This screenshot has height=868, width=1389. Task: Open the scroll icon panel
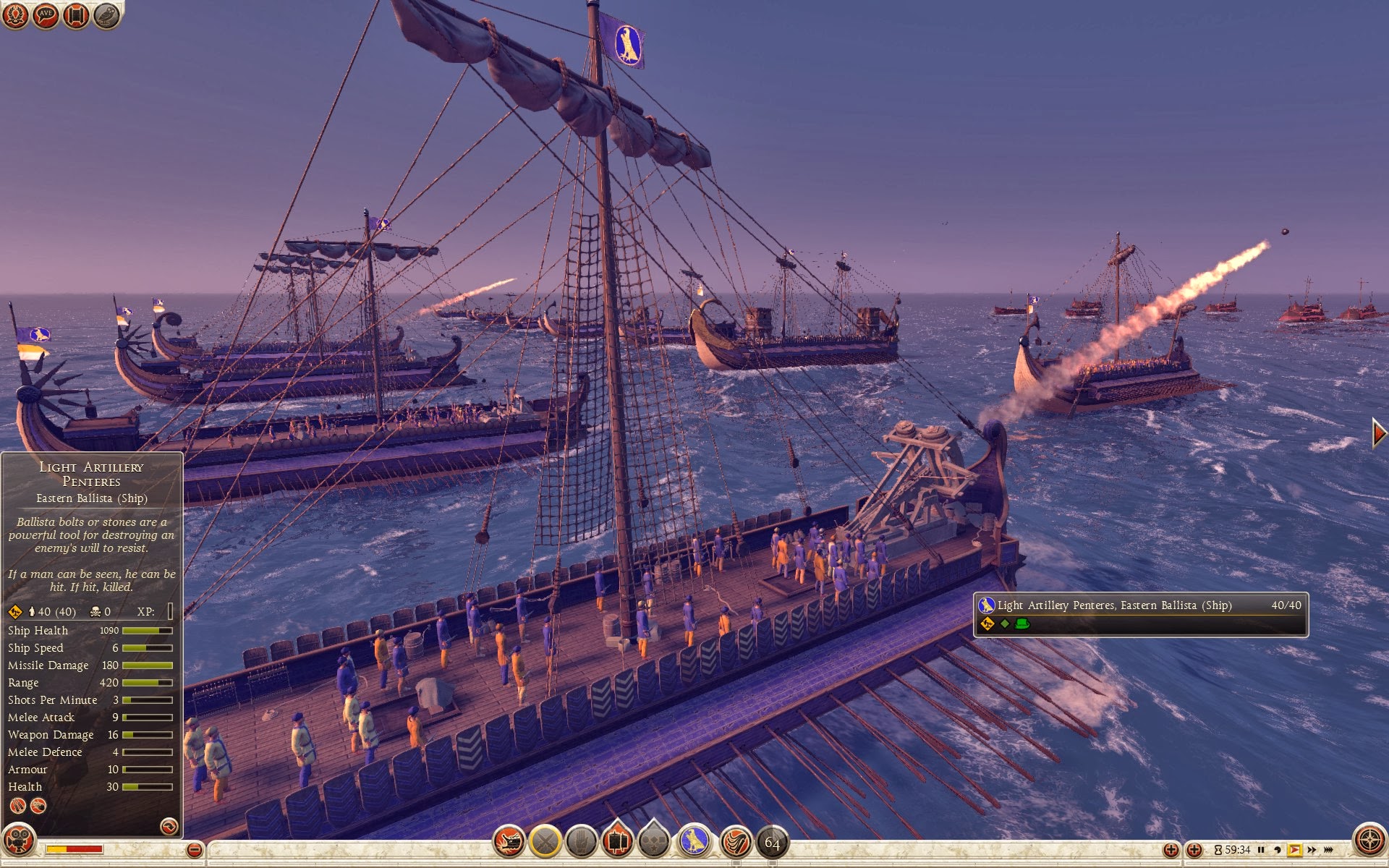point(76,15)
